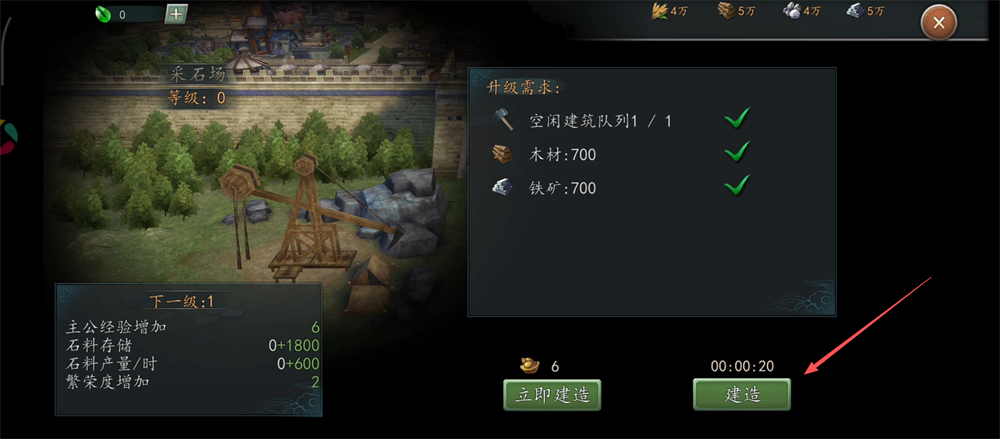Choose 立即建造 instant build button
This screenshot has height=439, width=1000.
pos(552,394)
